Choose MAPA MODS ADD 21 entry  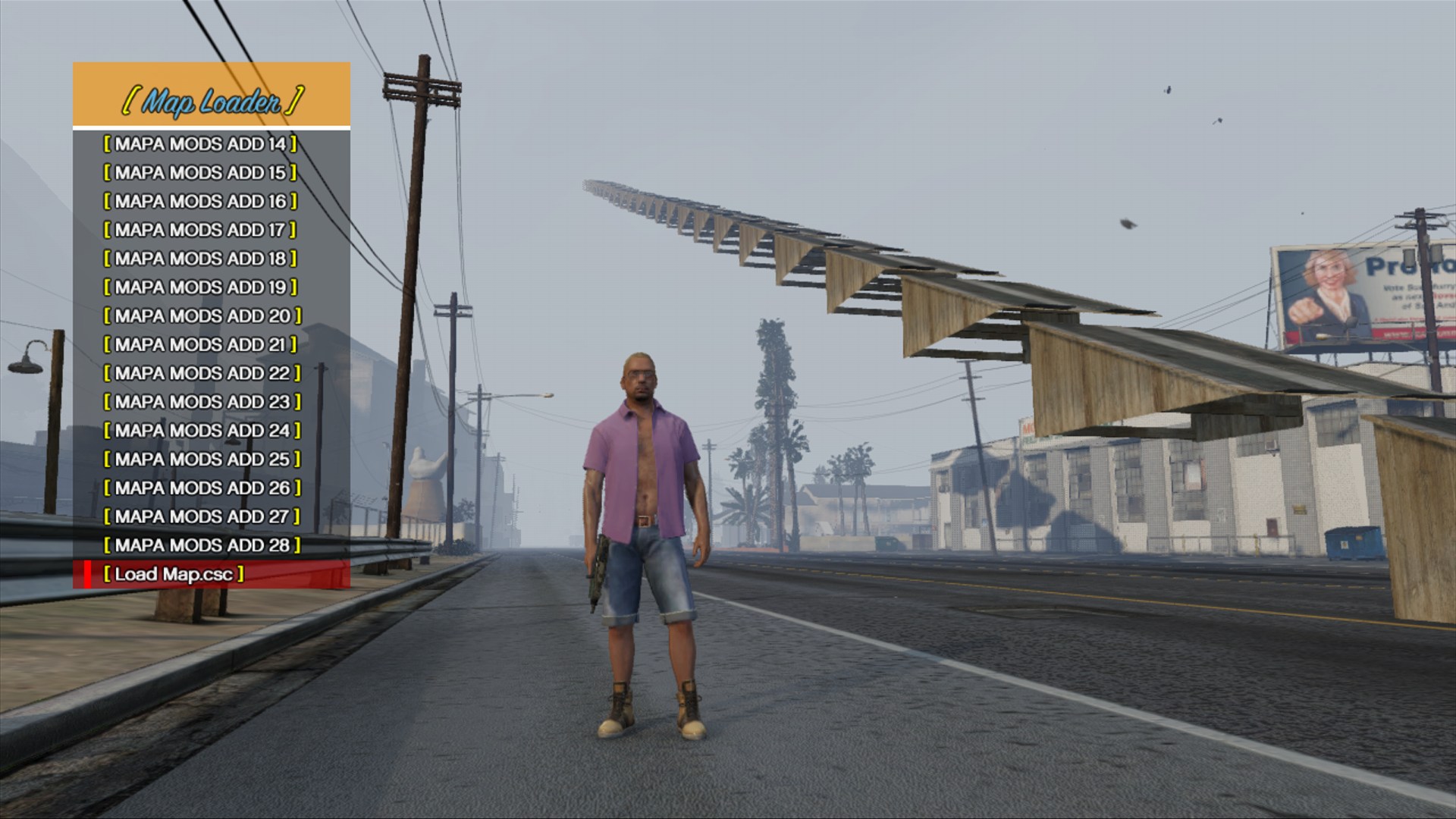click(200, 345)
